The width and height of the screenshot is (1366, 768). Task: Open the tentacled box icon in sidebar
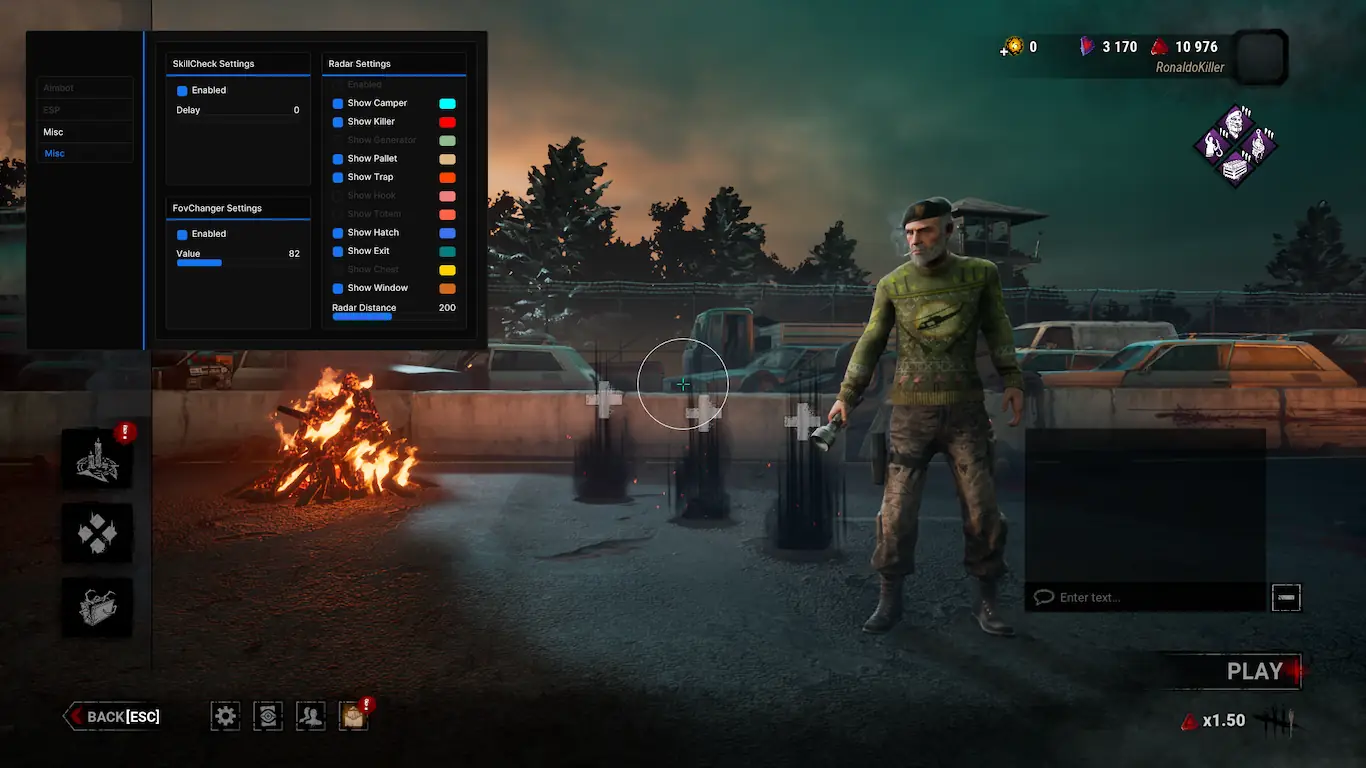[x=97, y=606]
